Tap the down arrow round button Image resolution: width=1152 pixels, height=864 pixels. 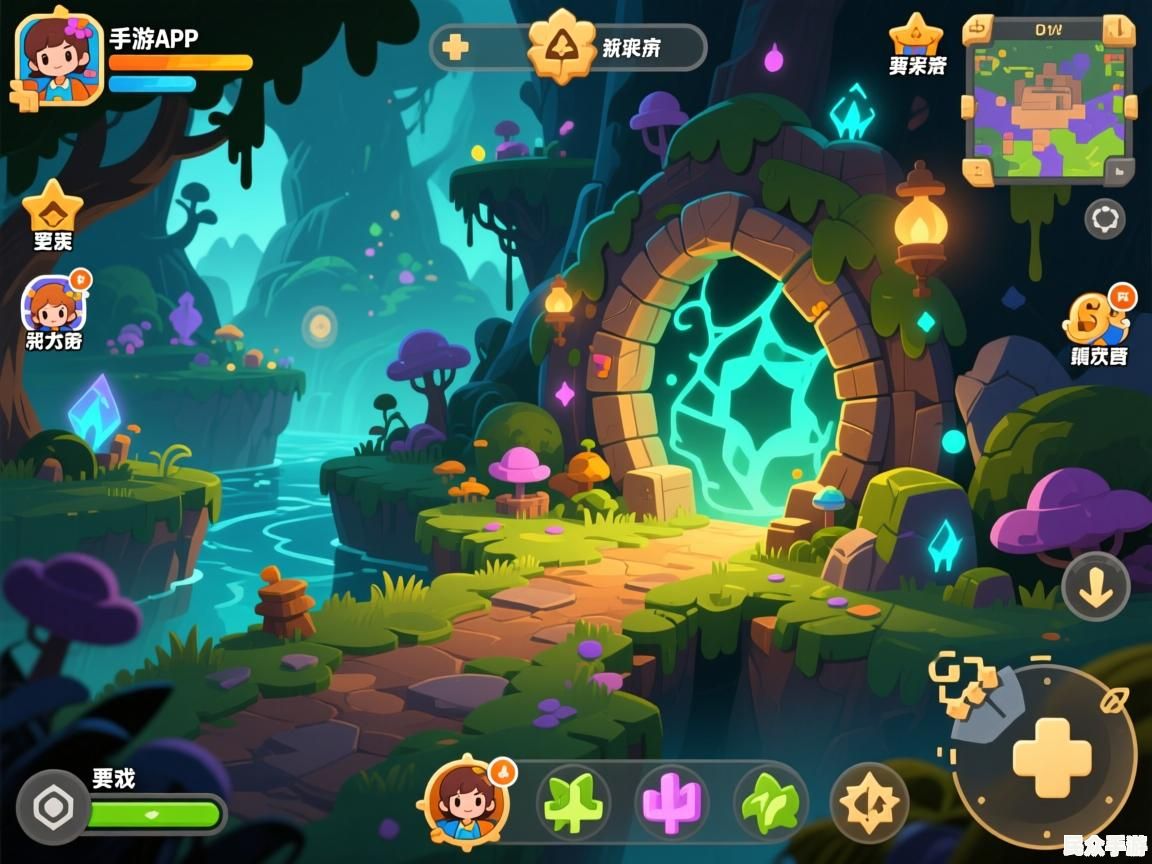pyautogui.click(x=1096, y=587)
